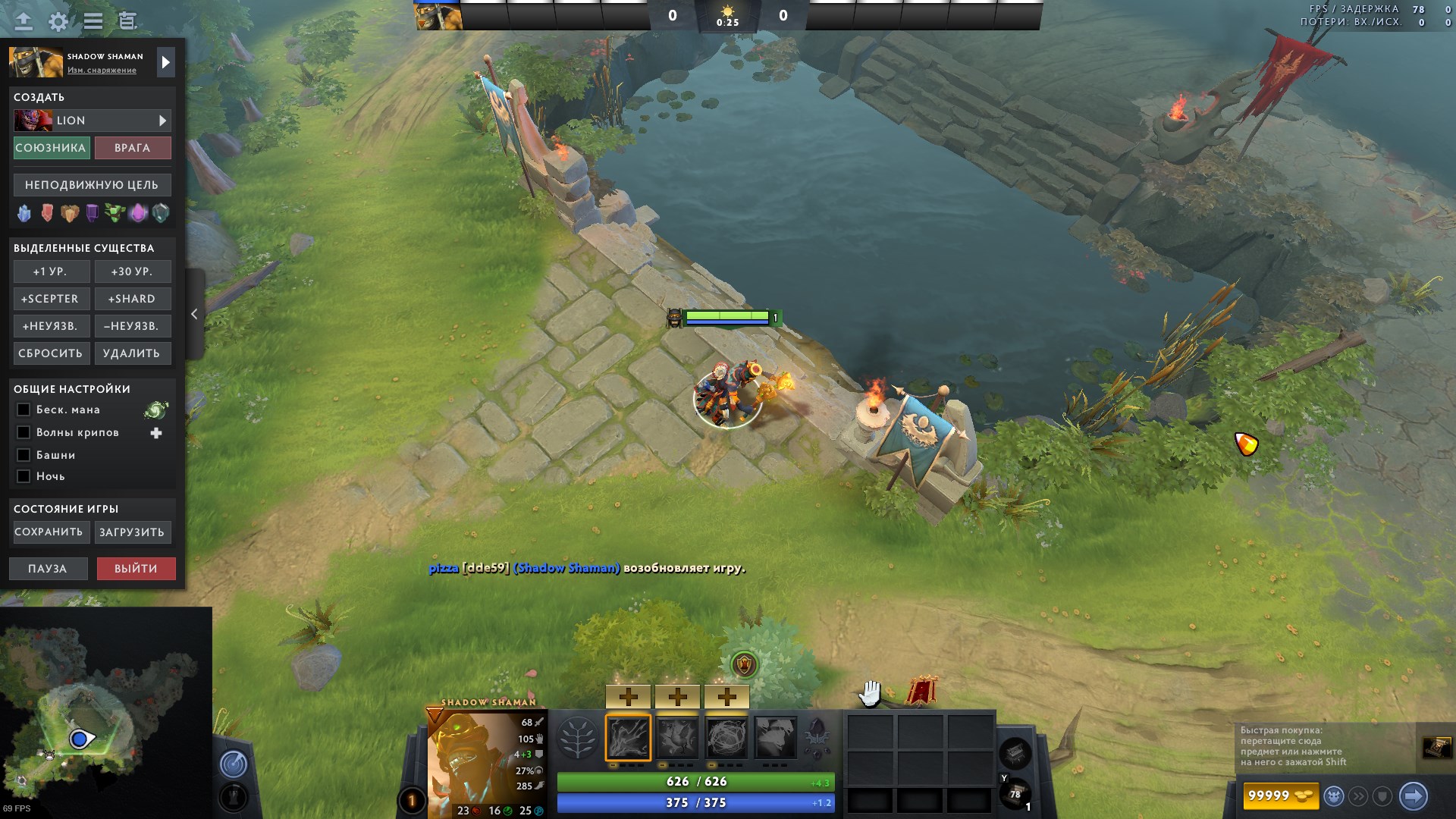The width and height of the screenshot is (1456, 819).
Task: Save the game state with СОХРАНИТЬ
Action: pyautogui.click(x=49, y=532)
